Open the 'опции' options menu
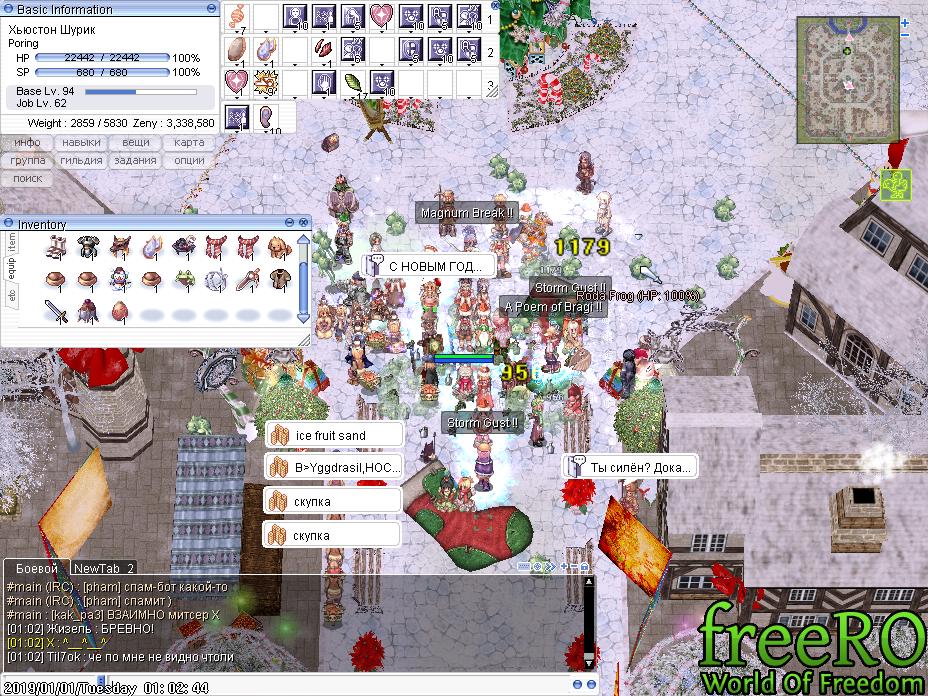 click(189, 161)
